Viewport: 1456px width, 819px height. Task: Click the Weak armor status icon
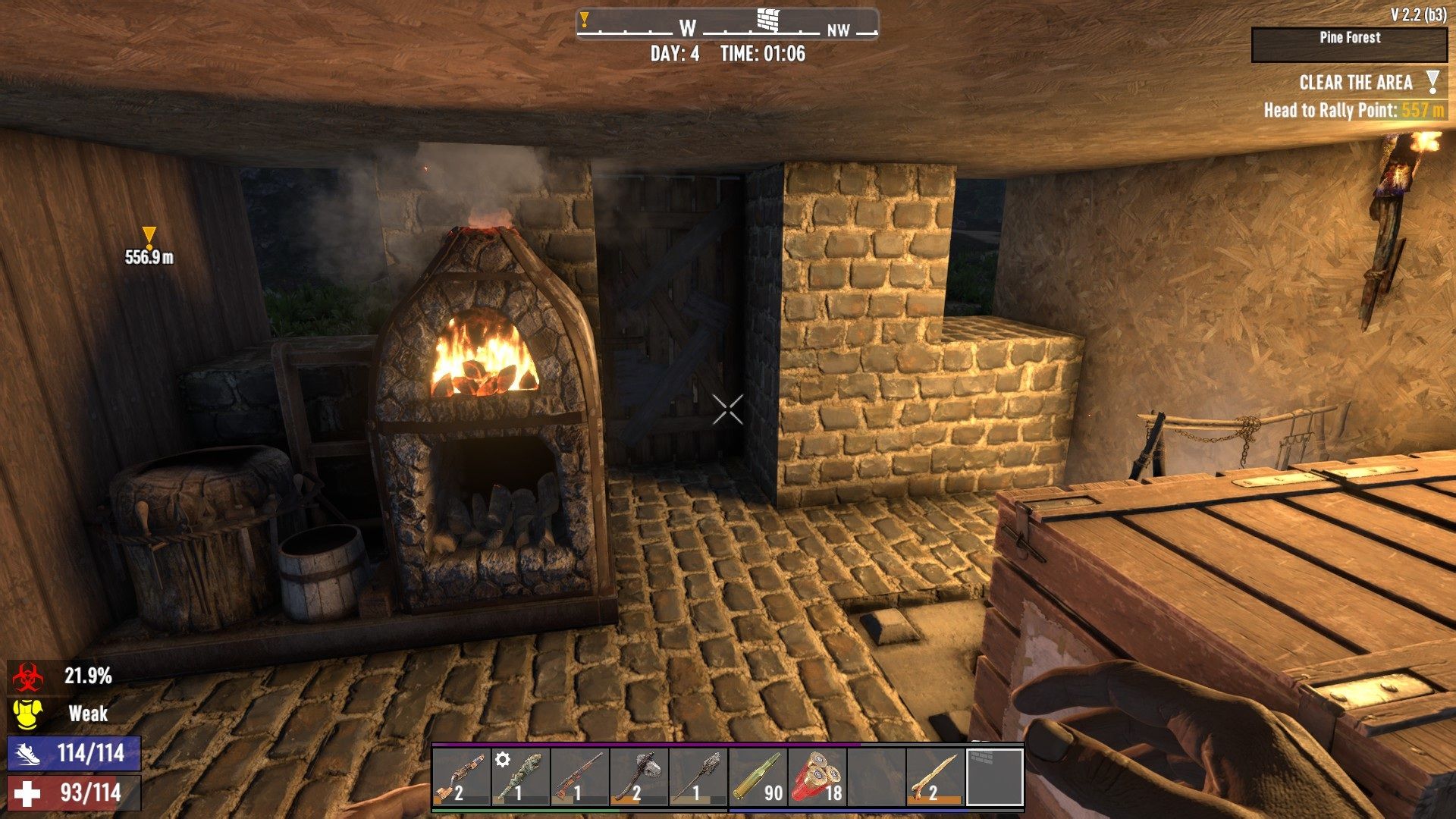point(27,714)
